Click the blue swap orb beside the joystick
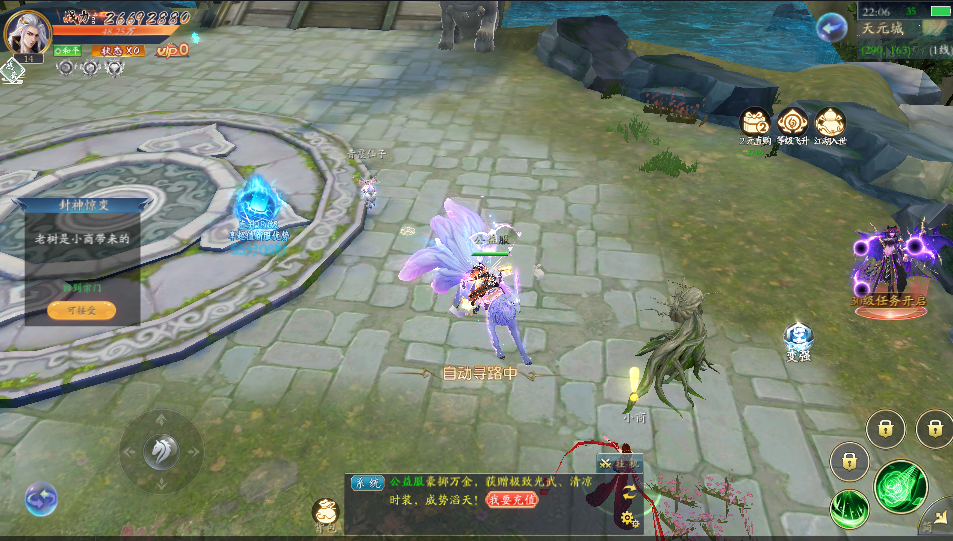Screen dimensions: 953x541 41,497
